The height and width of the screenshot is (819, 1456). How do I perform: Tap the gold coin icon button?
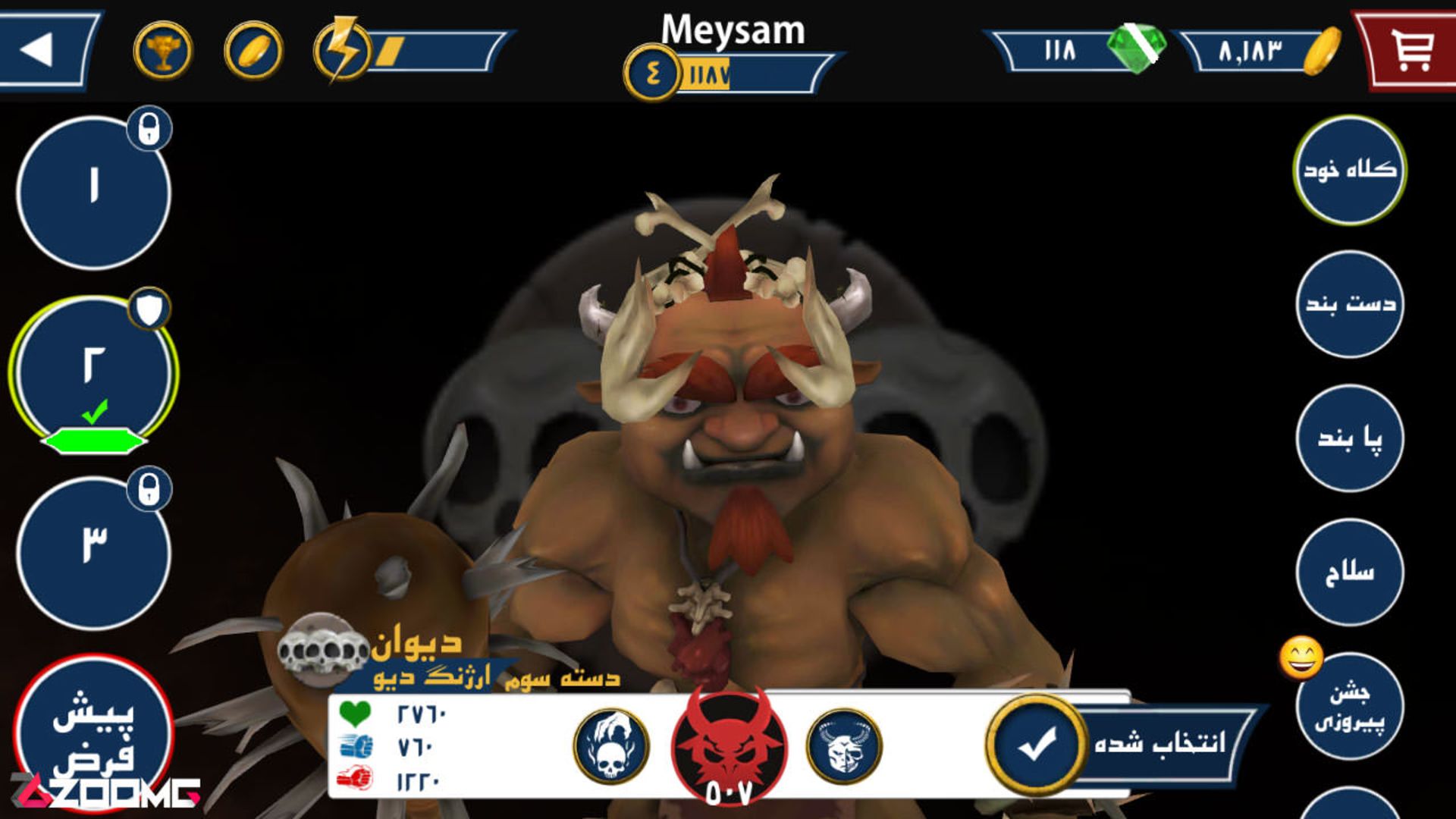(254, 51)
